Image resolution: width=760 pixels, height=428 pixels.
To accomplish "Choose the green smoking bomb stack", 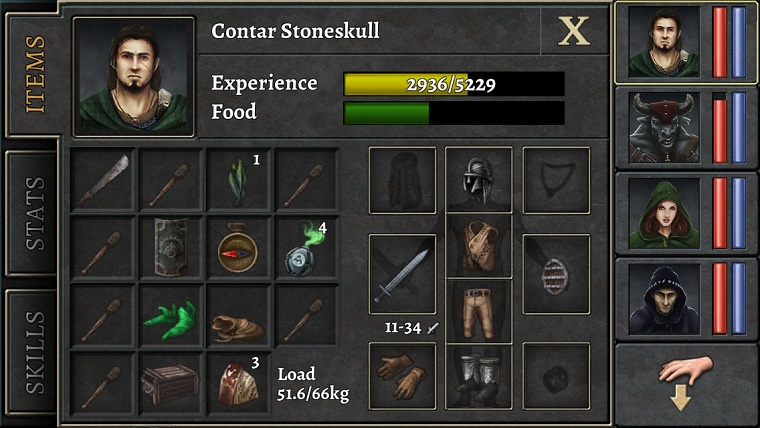I will 306,248.
